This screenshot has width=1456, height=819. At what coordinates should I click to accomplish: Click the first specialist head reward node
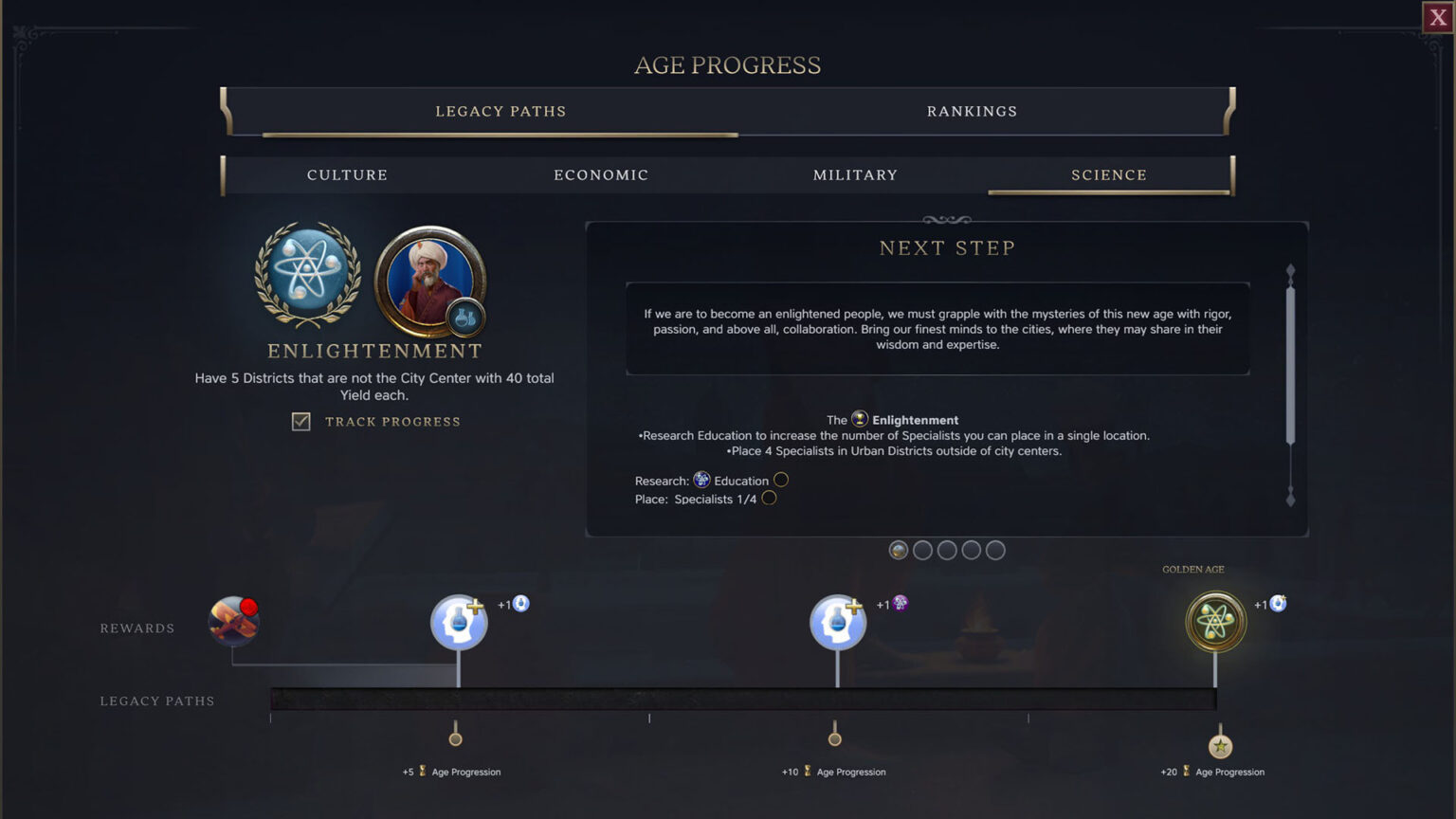coord(458,621)
